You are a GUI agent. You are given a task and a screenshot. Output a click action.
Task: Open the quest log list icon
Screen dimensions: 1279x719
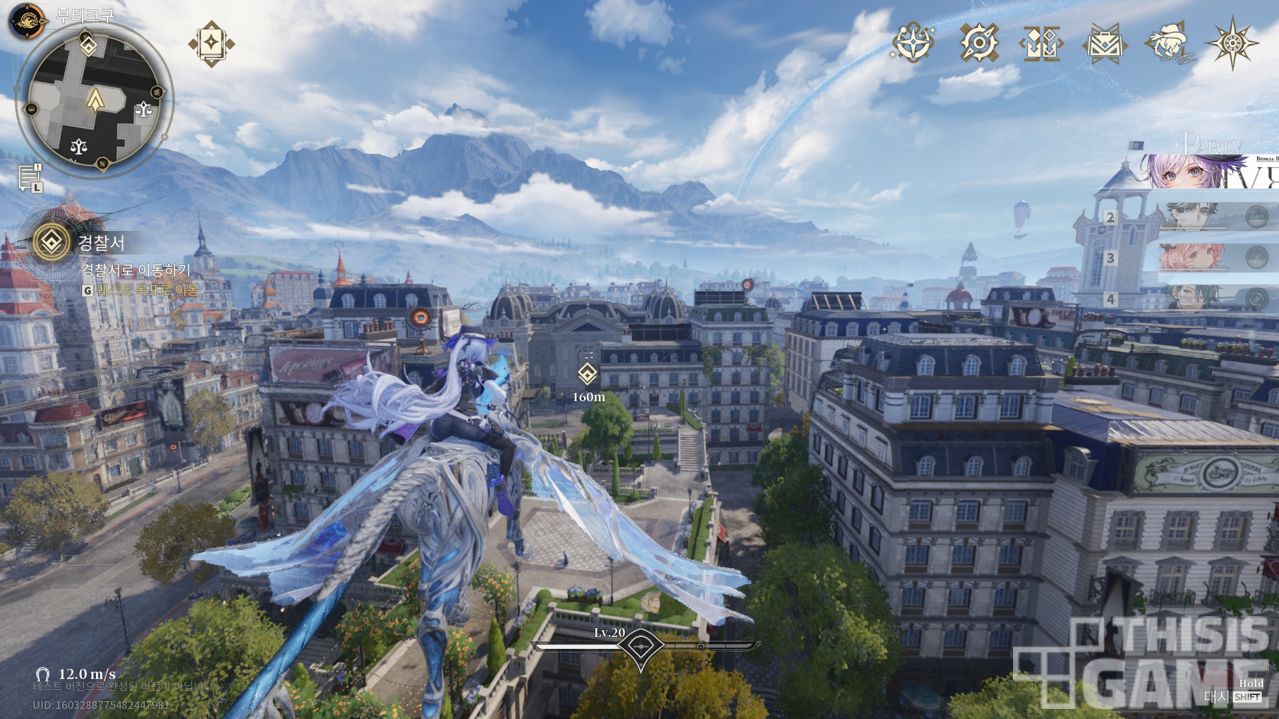point(29,176)
